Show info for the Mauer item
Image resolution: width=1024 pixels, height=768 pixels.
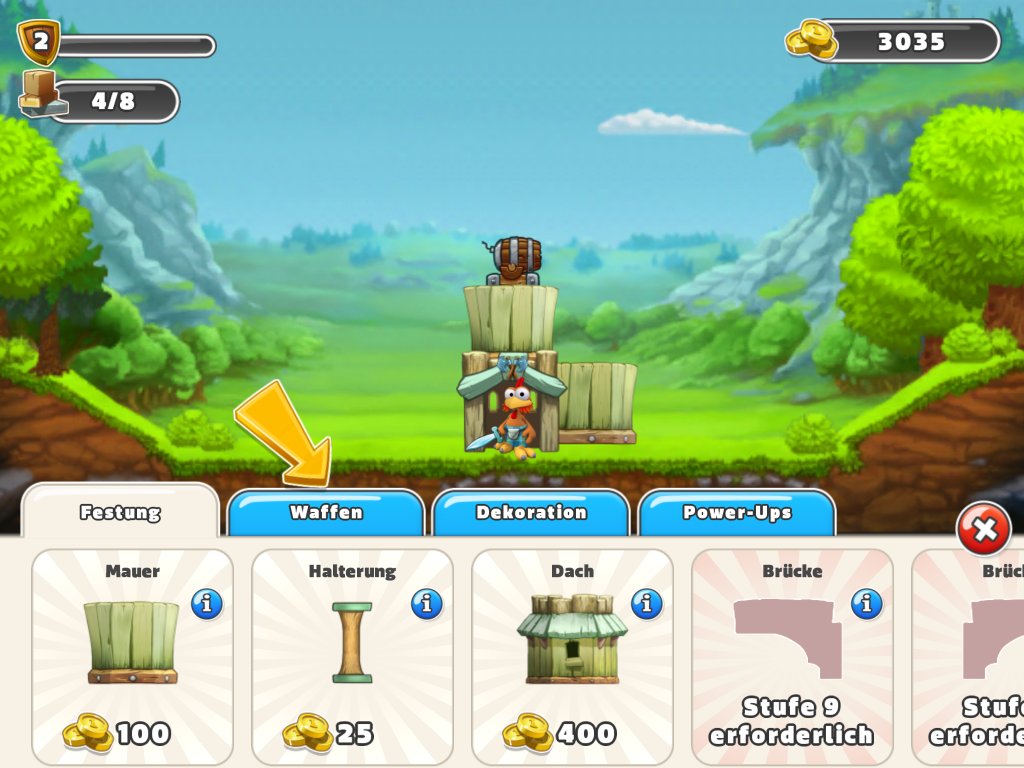[x=207, y=604]
